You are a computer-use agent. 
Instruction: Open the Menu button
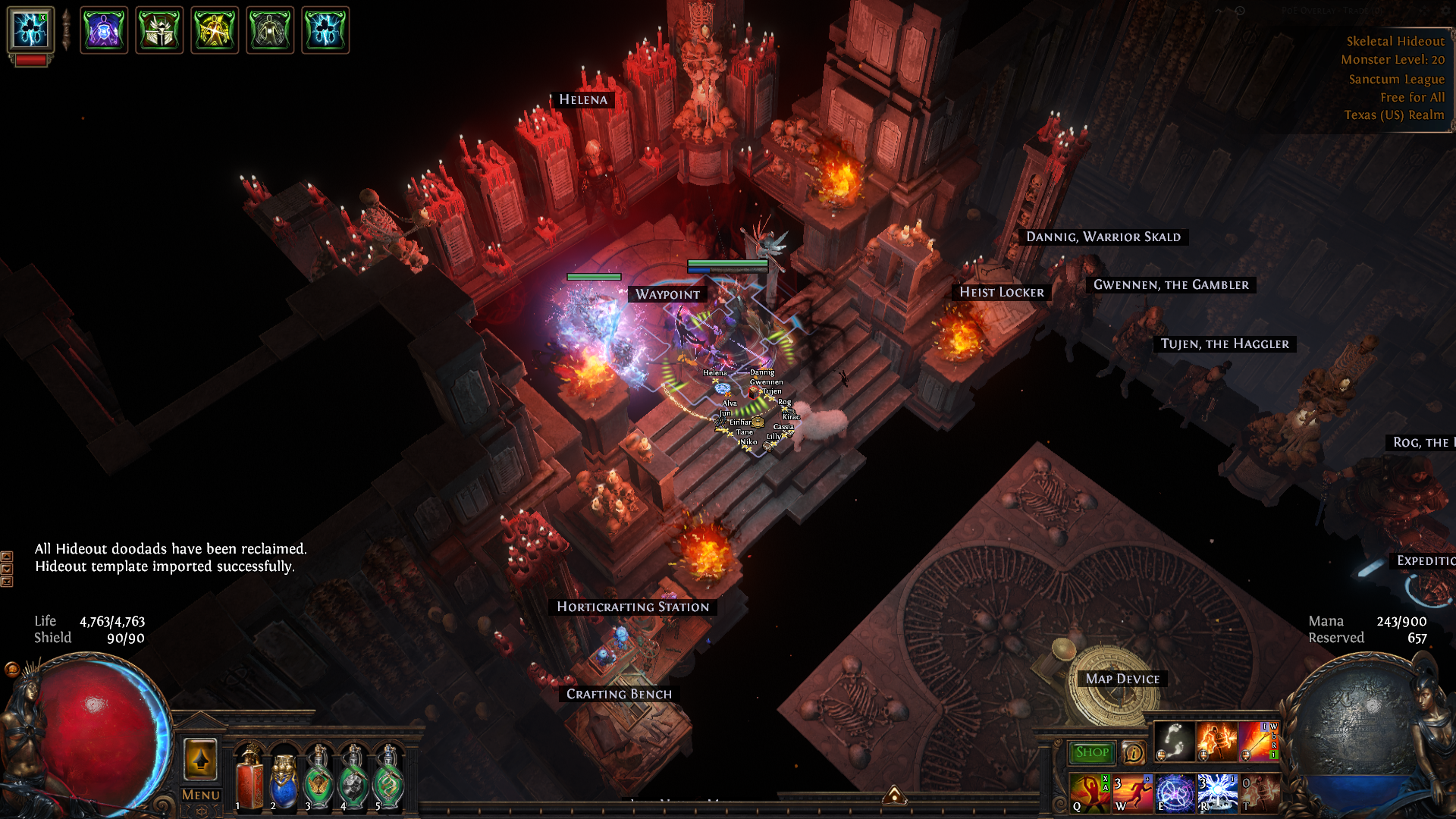click(201, 795)
